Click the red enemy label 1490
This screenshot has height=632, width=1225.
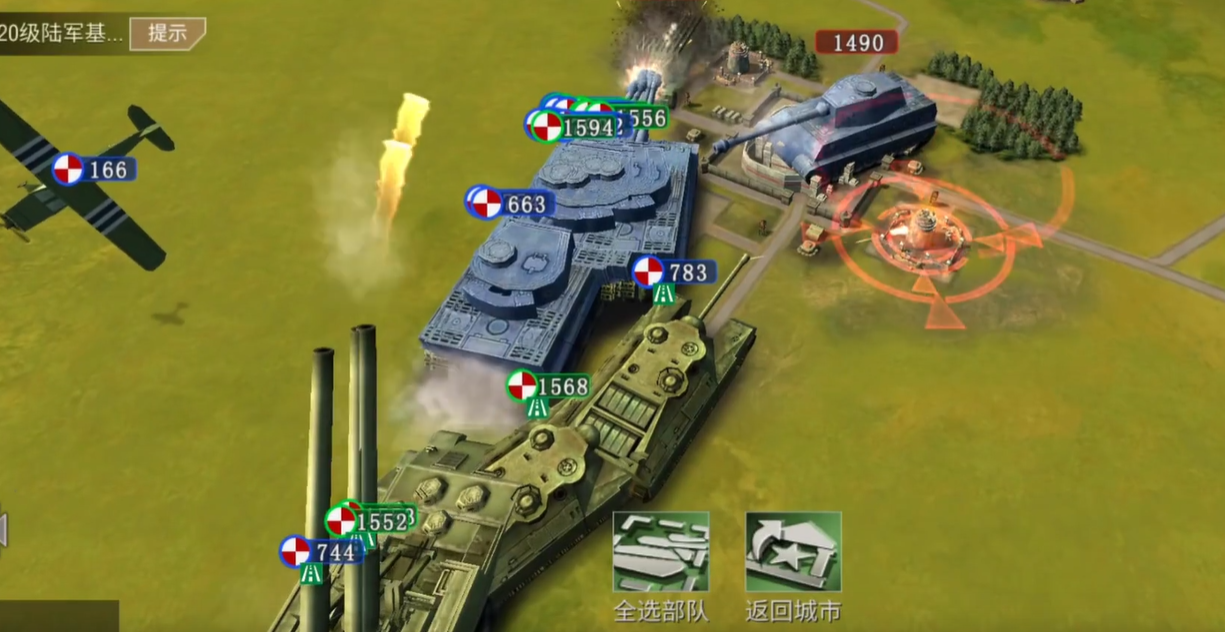856,42
